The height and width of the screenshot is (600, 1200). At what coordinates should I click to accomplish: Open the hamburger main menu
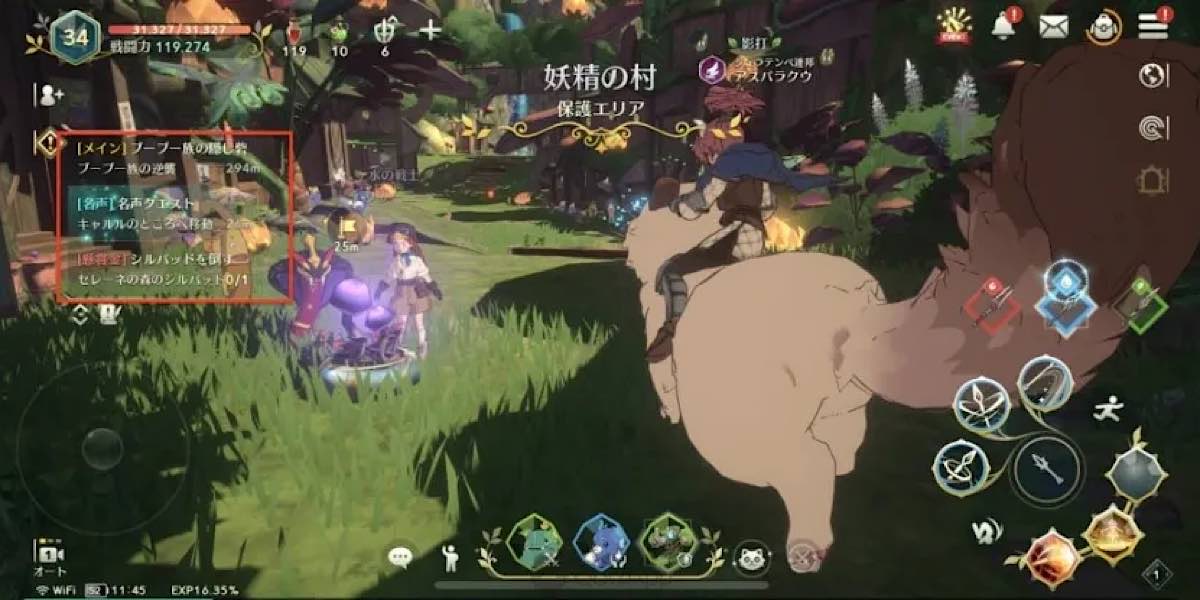[x=1152, y=25]
